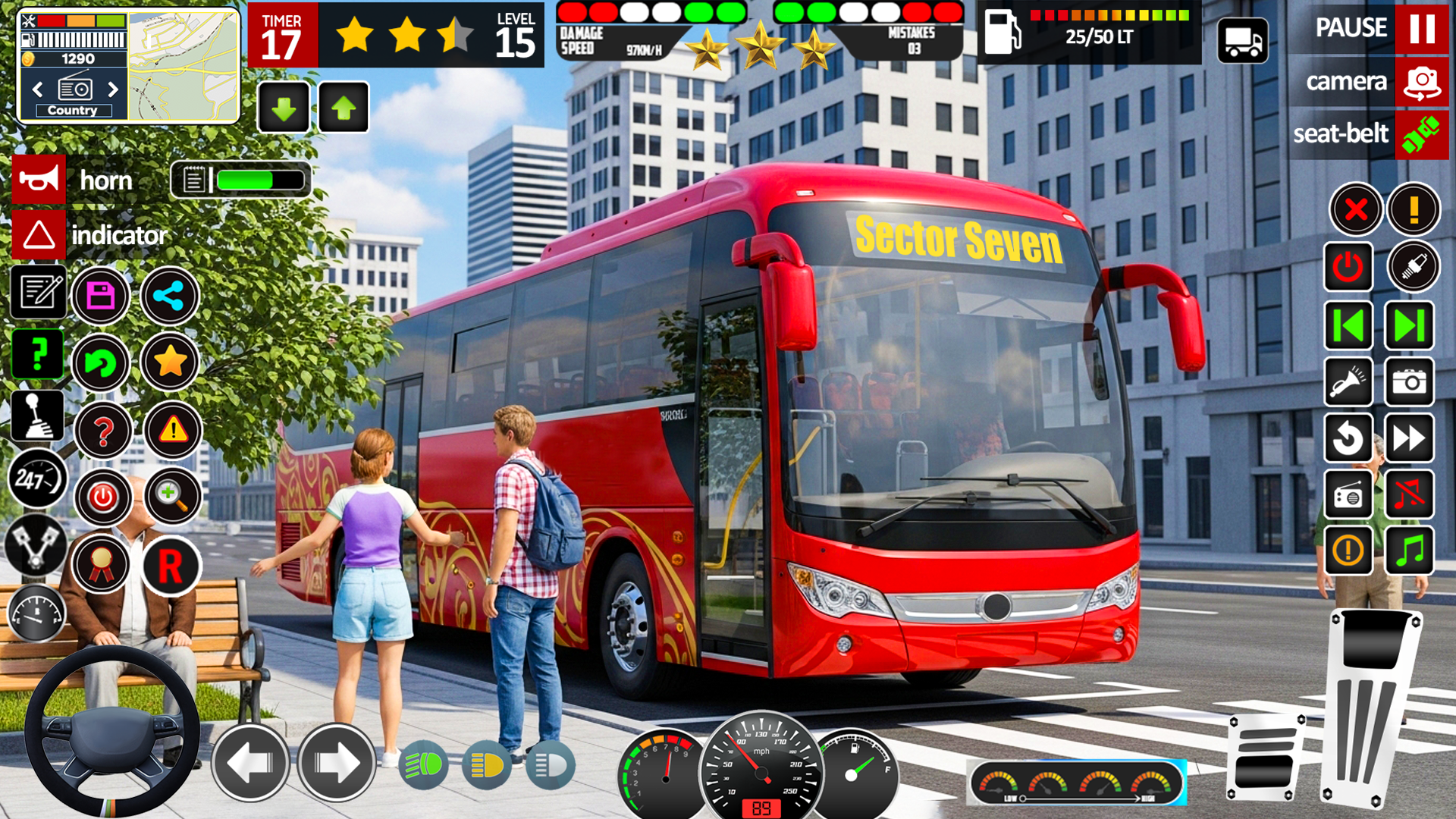This screenshot has height=819, width=1456.
Task: Shift gear down with green down arrow
Action: click(x=283, y=106)
